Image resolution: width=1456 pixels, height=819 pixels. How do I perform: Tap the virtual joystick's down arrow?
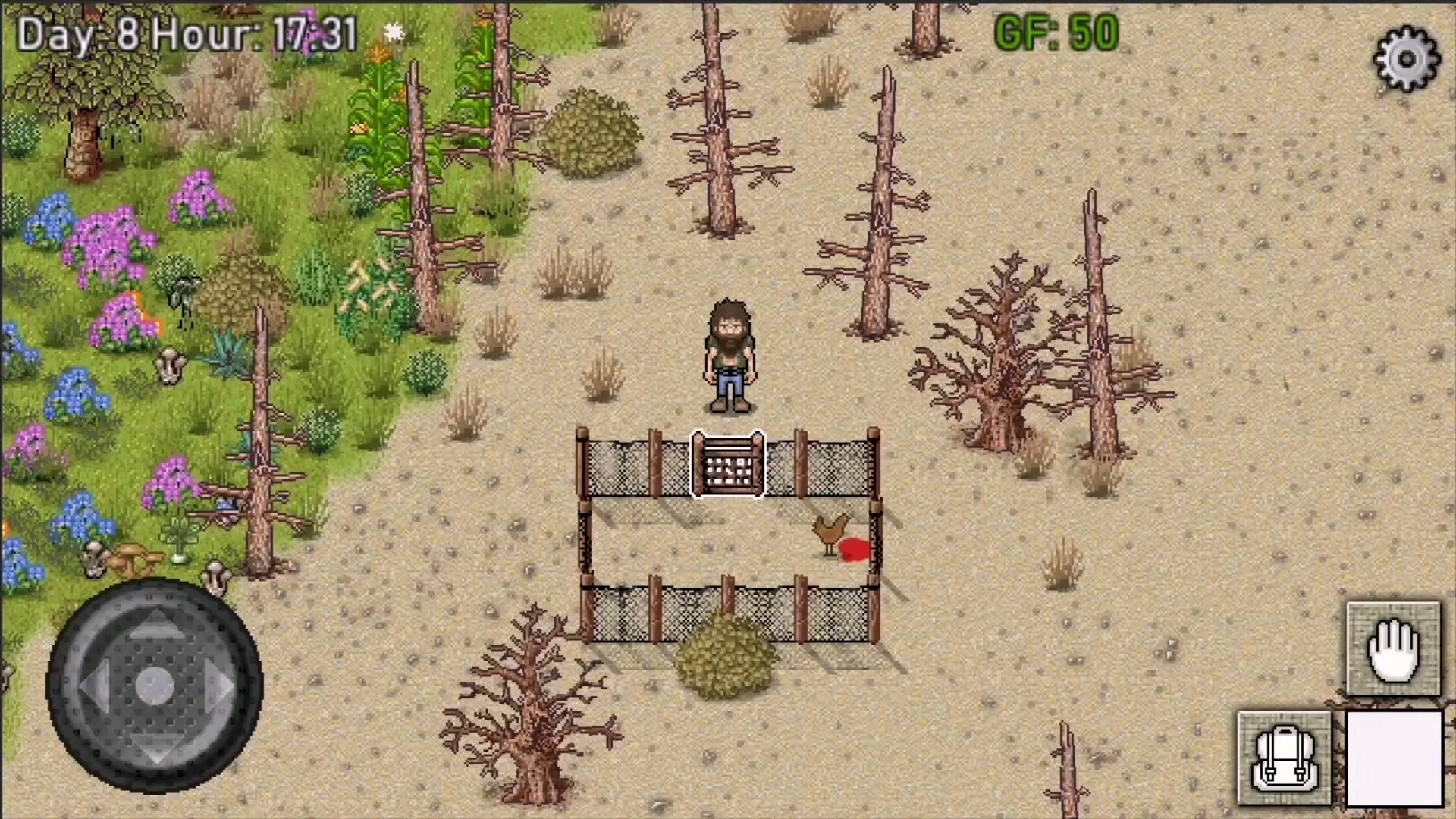coord(155,748)
